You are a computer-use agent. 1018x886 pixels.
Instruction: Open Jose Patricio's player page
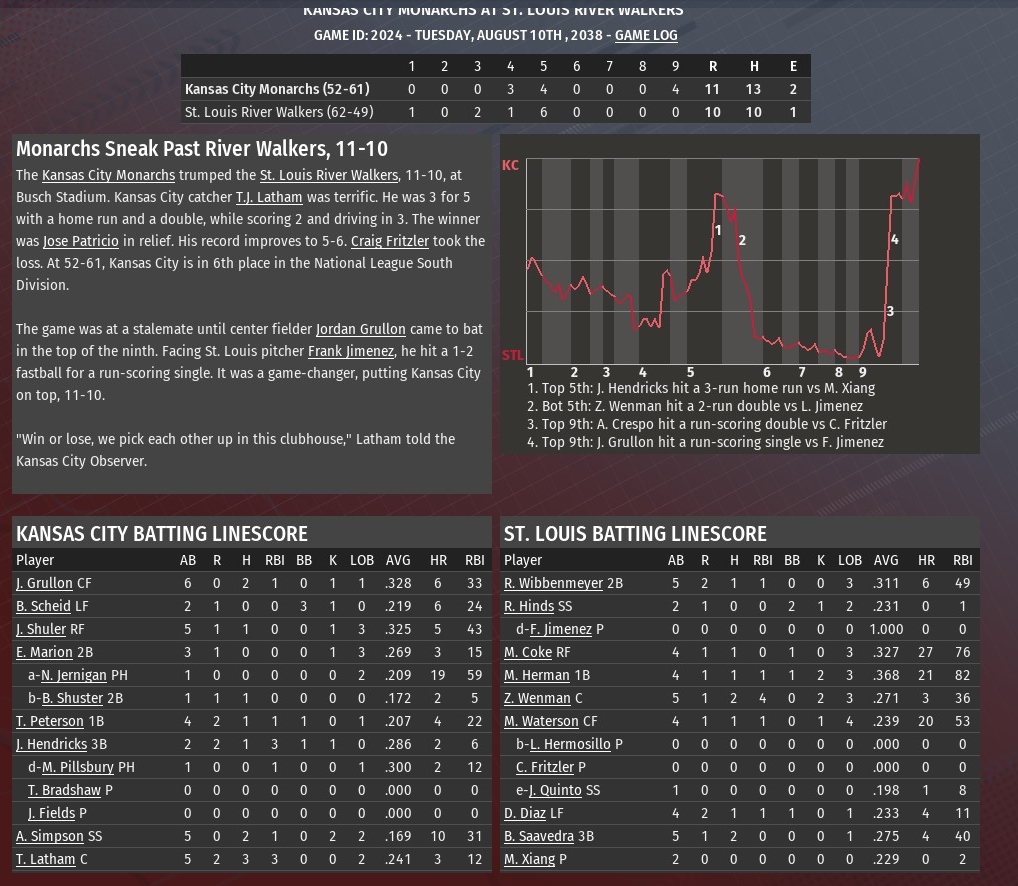click(81, 241)
